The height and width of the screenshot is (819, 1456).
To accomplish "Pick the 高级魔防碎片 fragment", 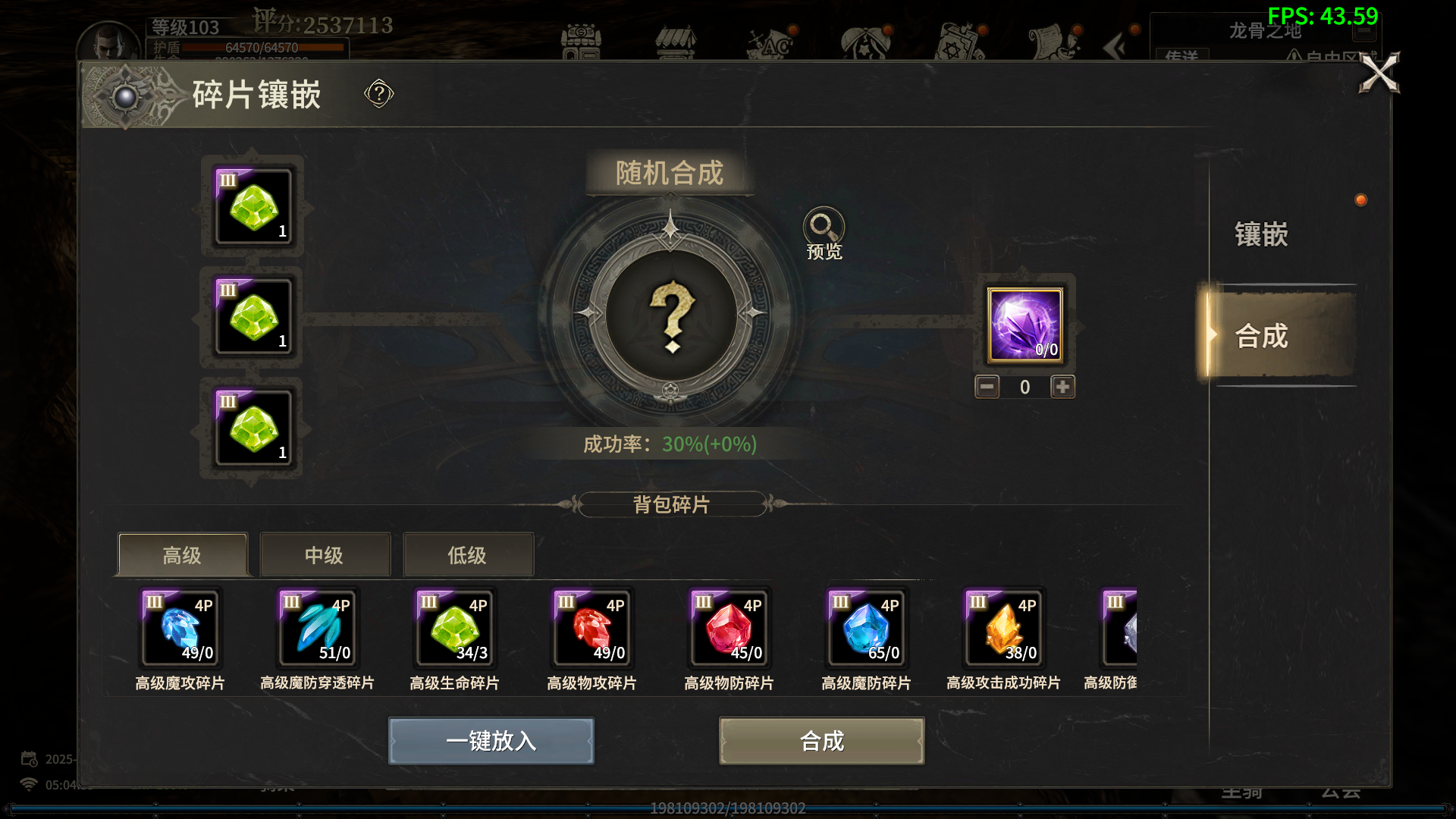I will [x=867, y=628].
